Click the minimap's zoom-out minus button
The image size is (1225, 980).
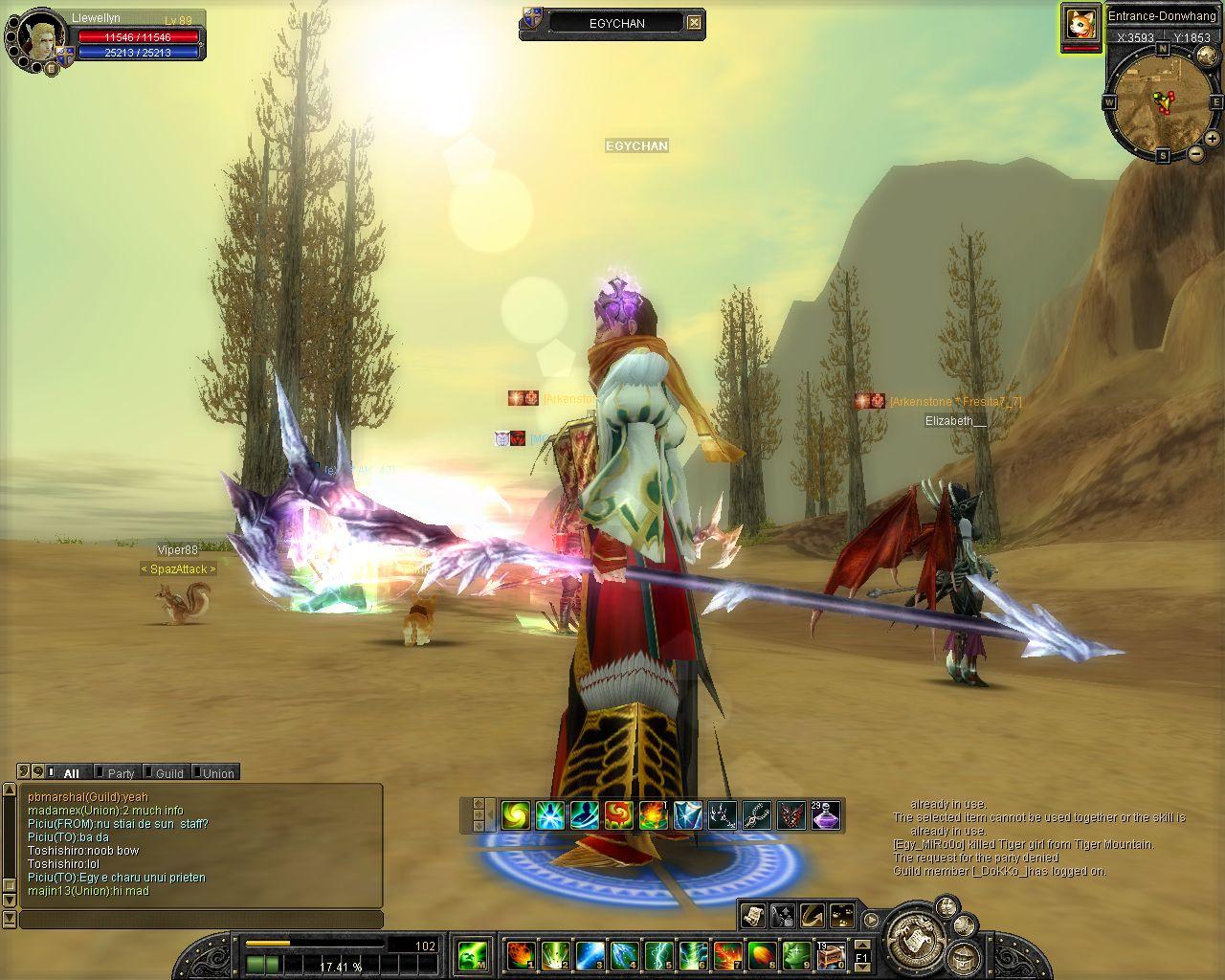1195,153
